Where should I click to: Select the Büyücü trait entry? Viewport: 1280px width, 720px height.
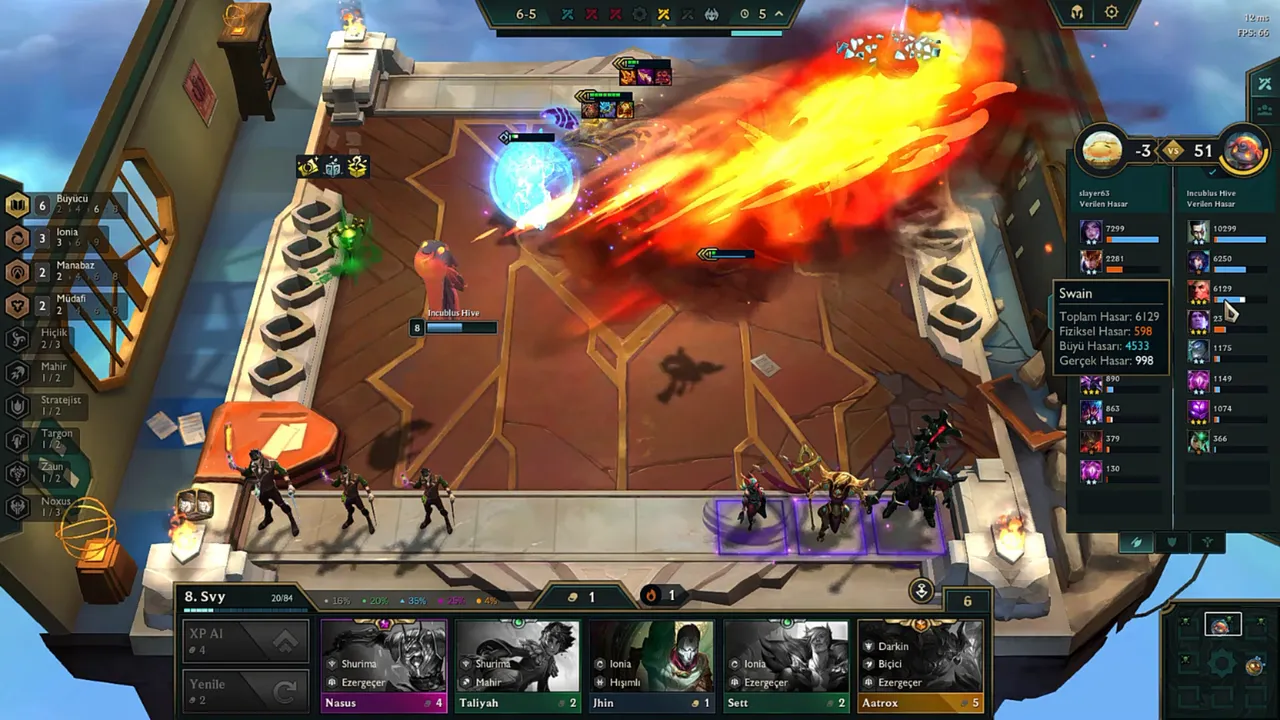click(x=60, y=205)
